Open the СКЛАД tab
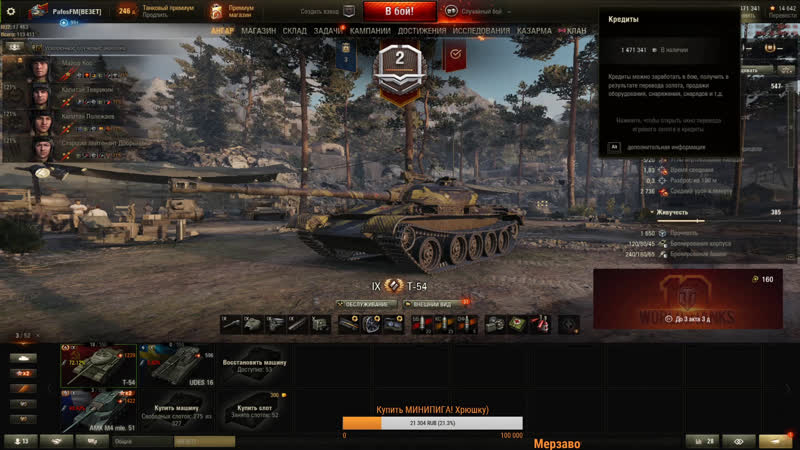Screen dimensions: 800x450 point(294,31)
